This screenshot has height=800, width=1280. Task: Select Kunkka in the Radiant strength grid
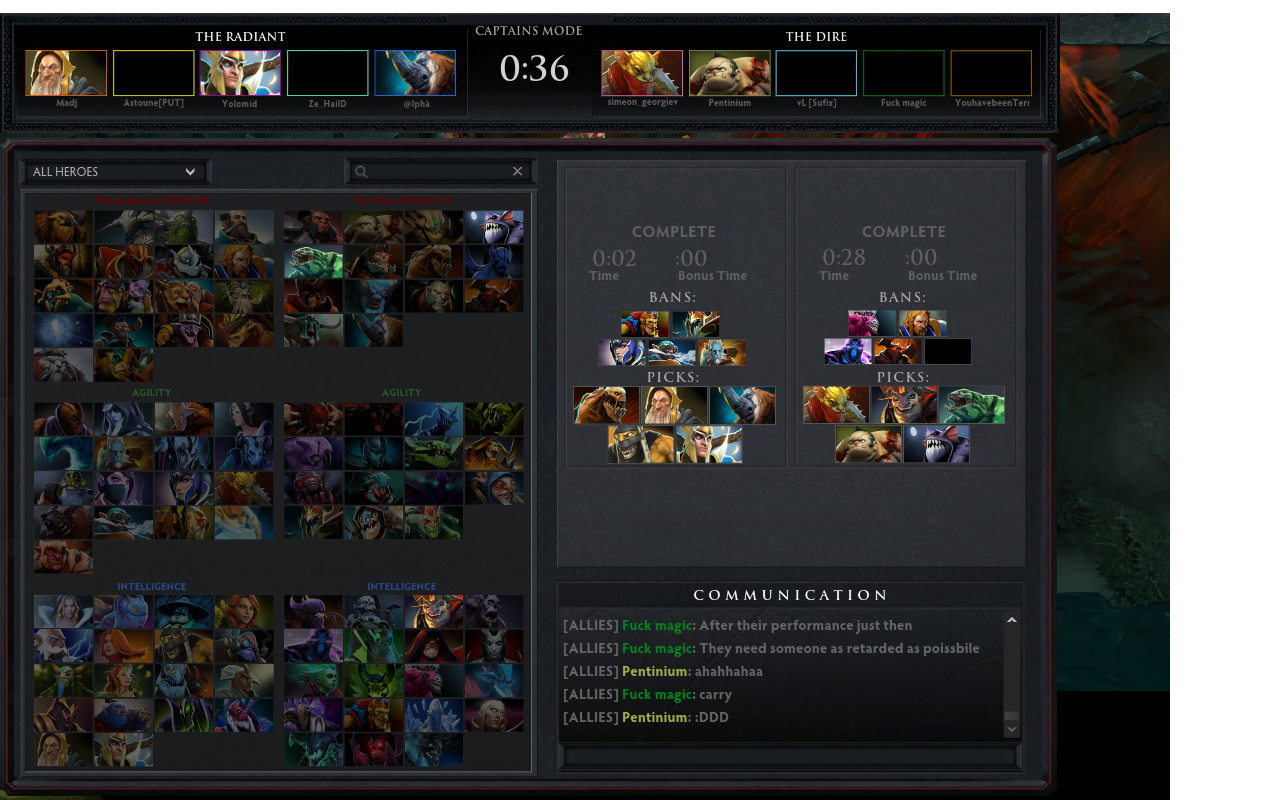244,227
